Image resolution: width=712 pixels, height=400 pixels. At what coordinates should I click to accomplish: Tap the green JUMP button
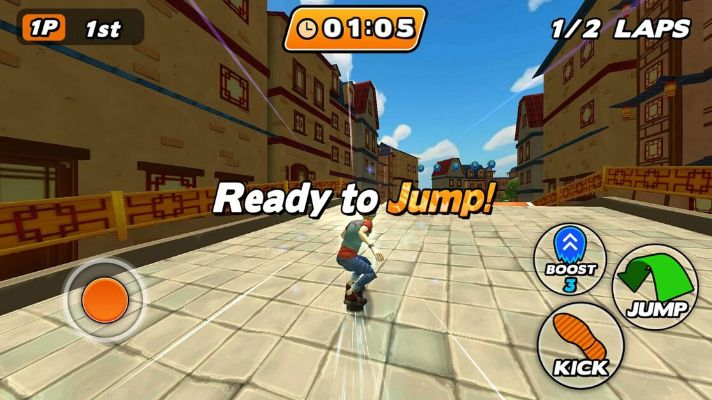pyautogui.click(x=655, y=284)
